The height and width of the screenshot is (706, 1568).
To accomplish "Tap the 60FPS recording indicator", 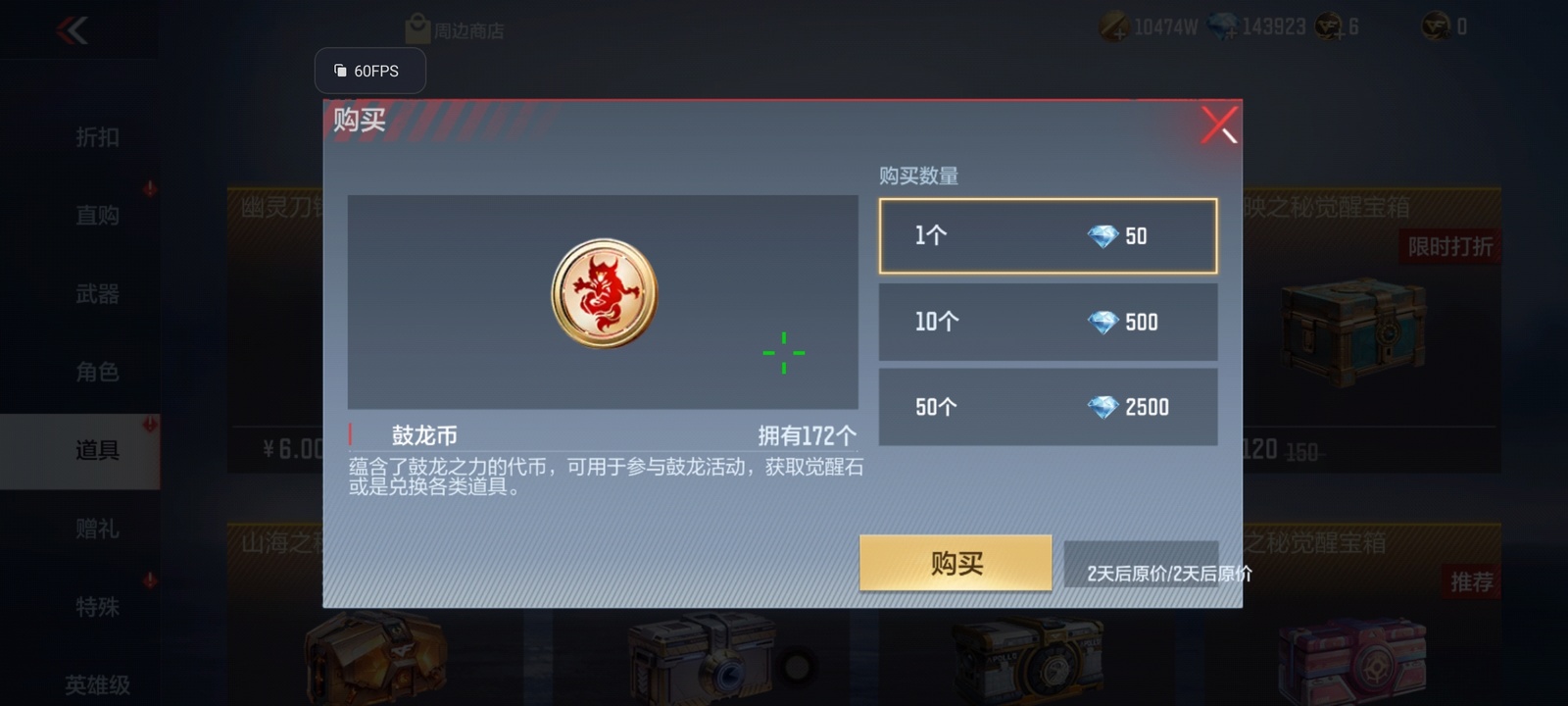I will pos(370,70).
